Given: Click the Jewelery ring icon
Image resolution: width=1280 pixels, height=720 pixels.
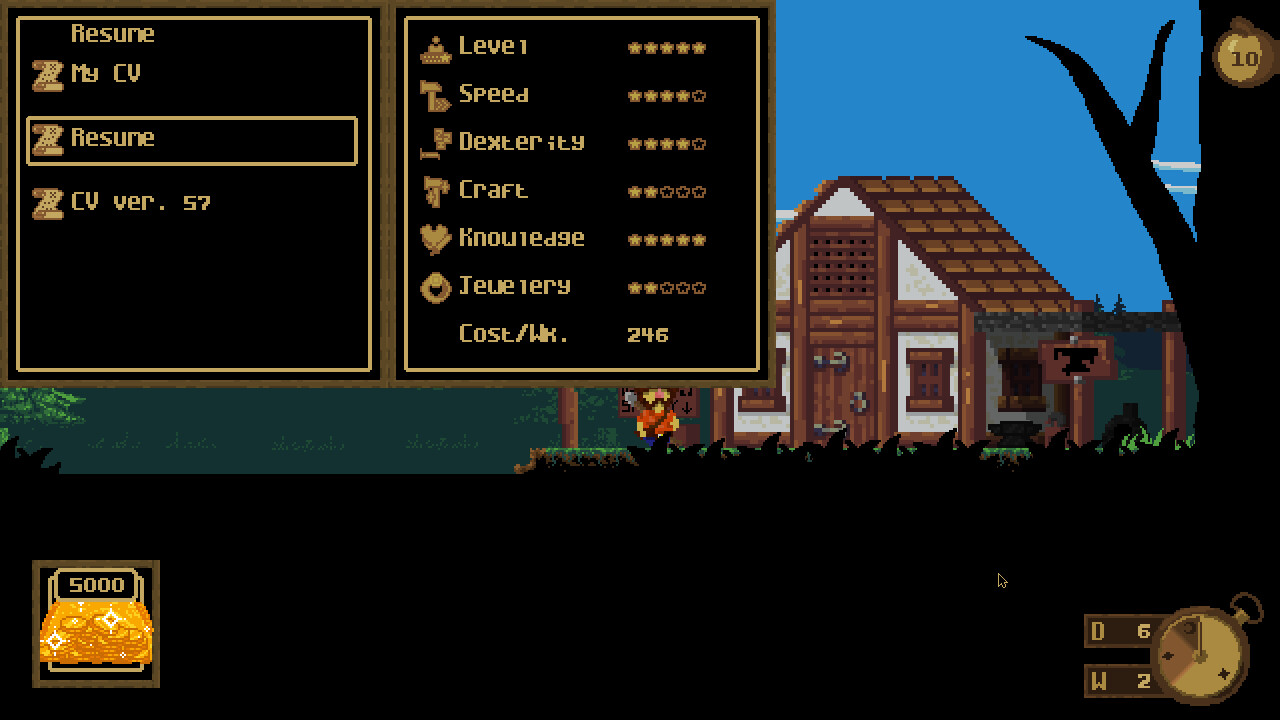Looking at the screenshot, I should point(435,286).
